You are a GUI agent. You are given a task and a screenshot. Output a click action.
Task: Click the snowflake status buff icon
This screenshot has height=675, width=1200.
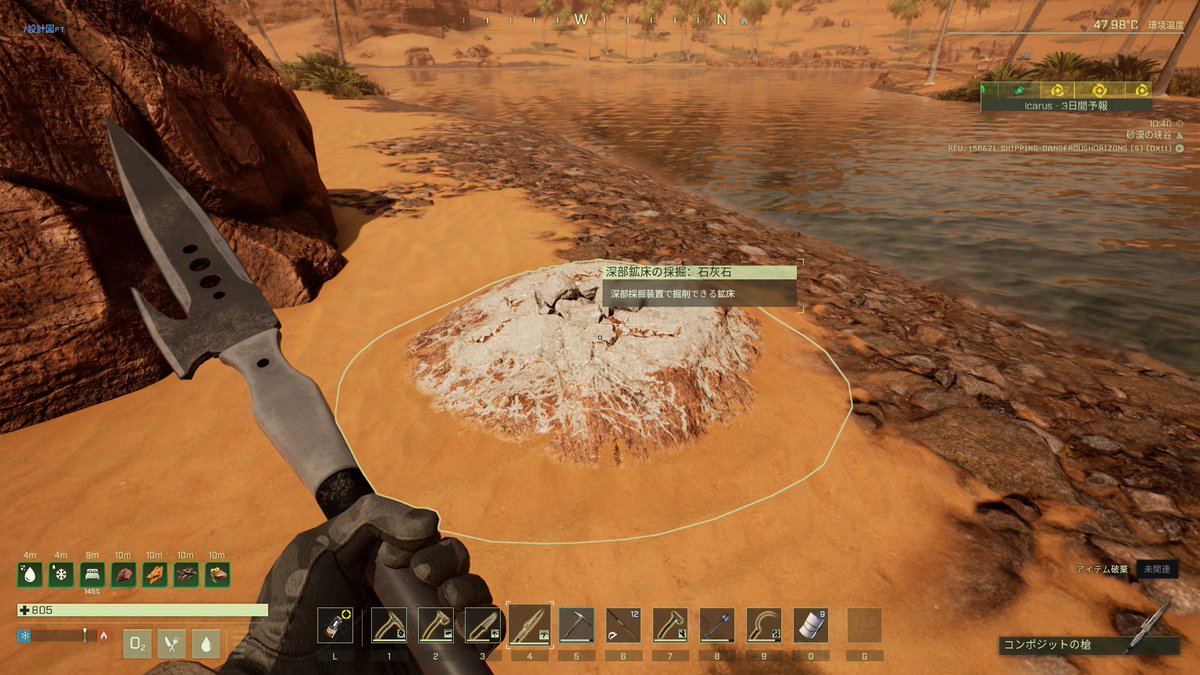pos(61,575)
